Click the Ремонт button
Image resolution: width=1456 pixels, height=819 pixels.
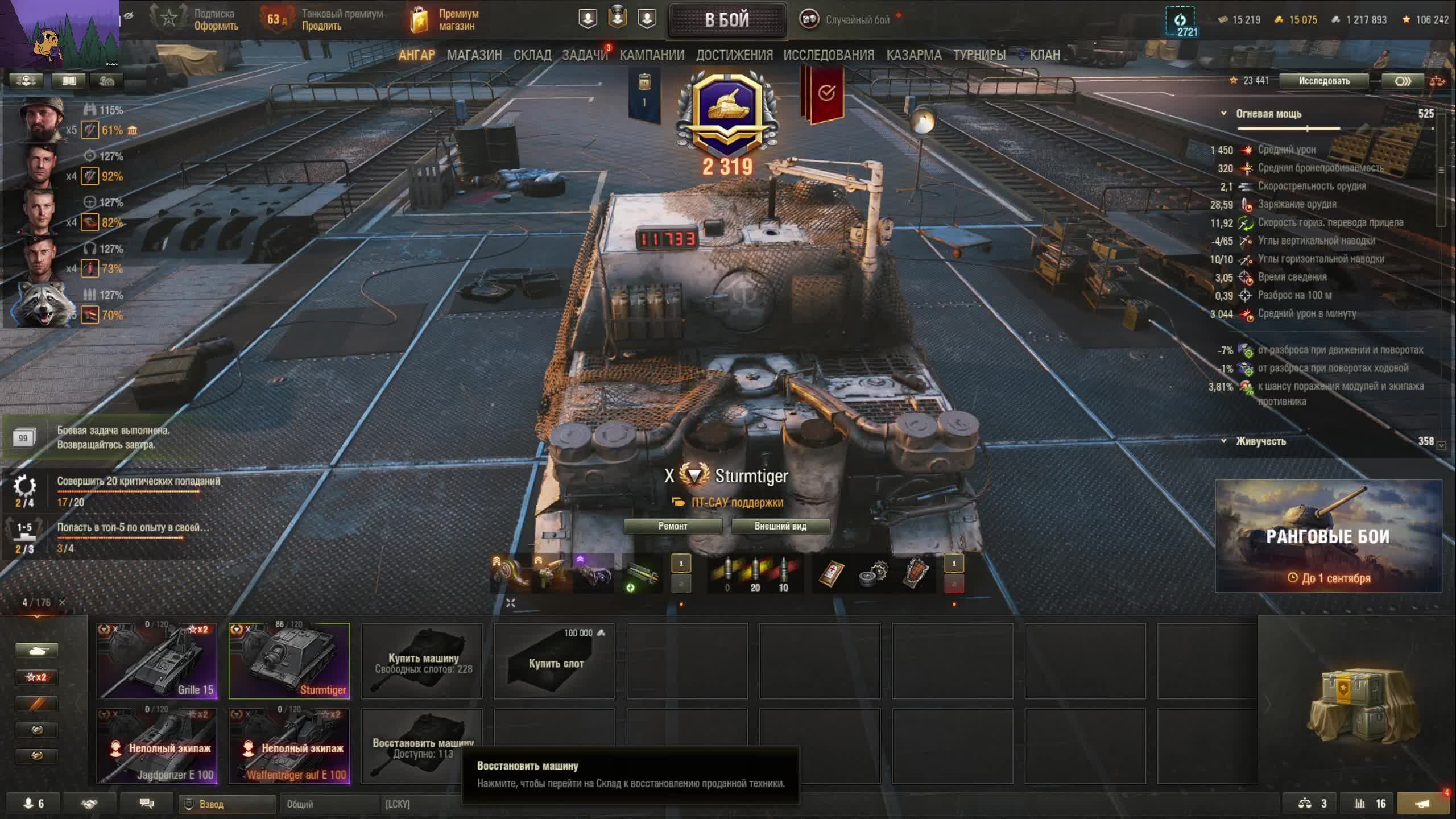673,526
